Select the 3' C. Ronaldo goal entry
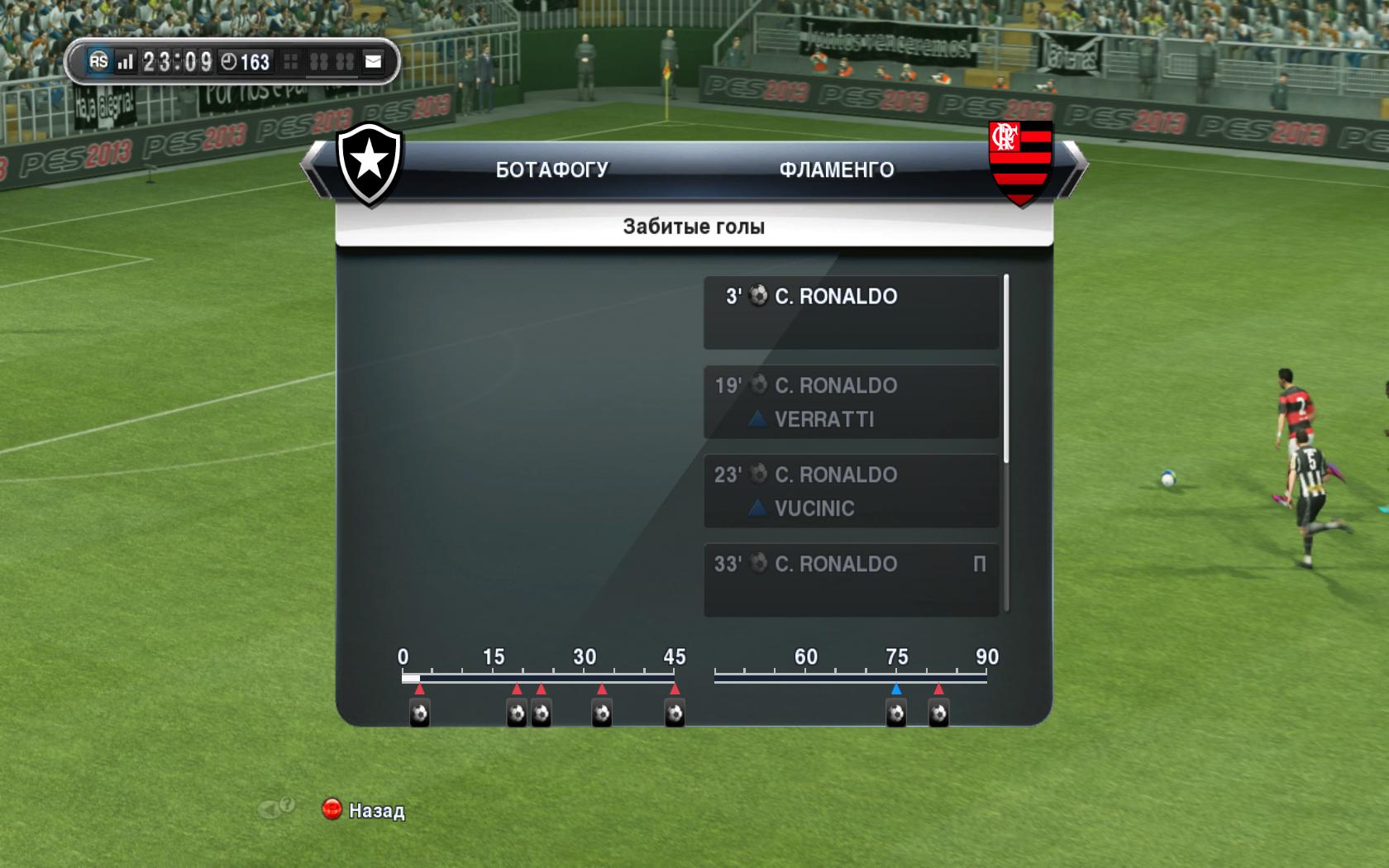Image resolution: width=1389 pixels, height=868 pixels. (x=851, y=312)
